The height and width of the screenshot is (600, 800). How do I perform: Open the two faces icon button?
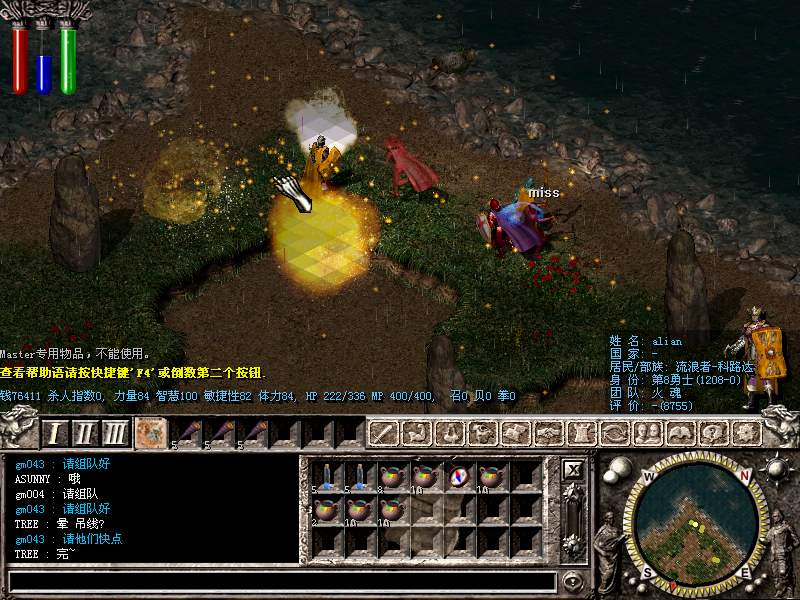(x=646, y=433)
